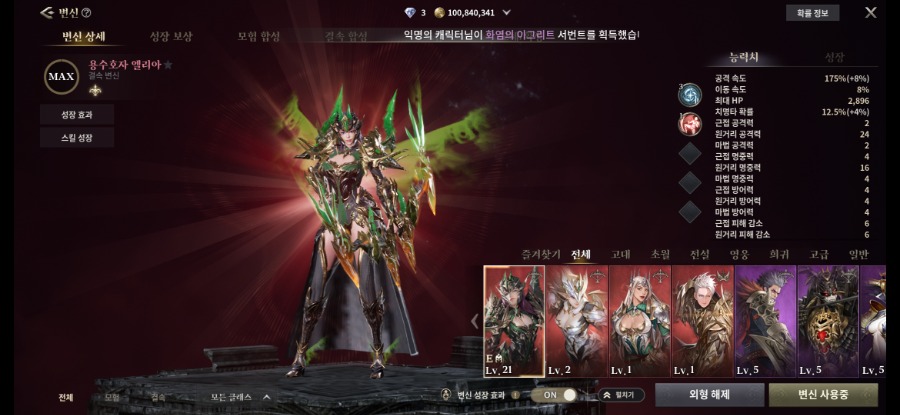Filter transformations by 희귀 grade
The image size is (900, 415).
point(779,254)
